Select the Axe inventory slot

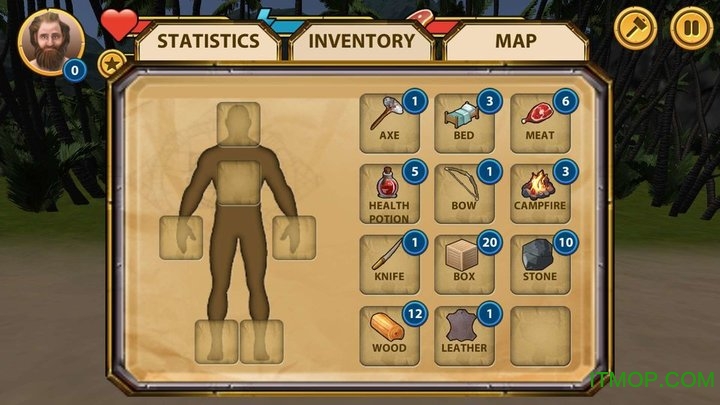(389, 123)
